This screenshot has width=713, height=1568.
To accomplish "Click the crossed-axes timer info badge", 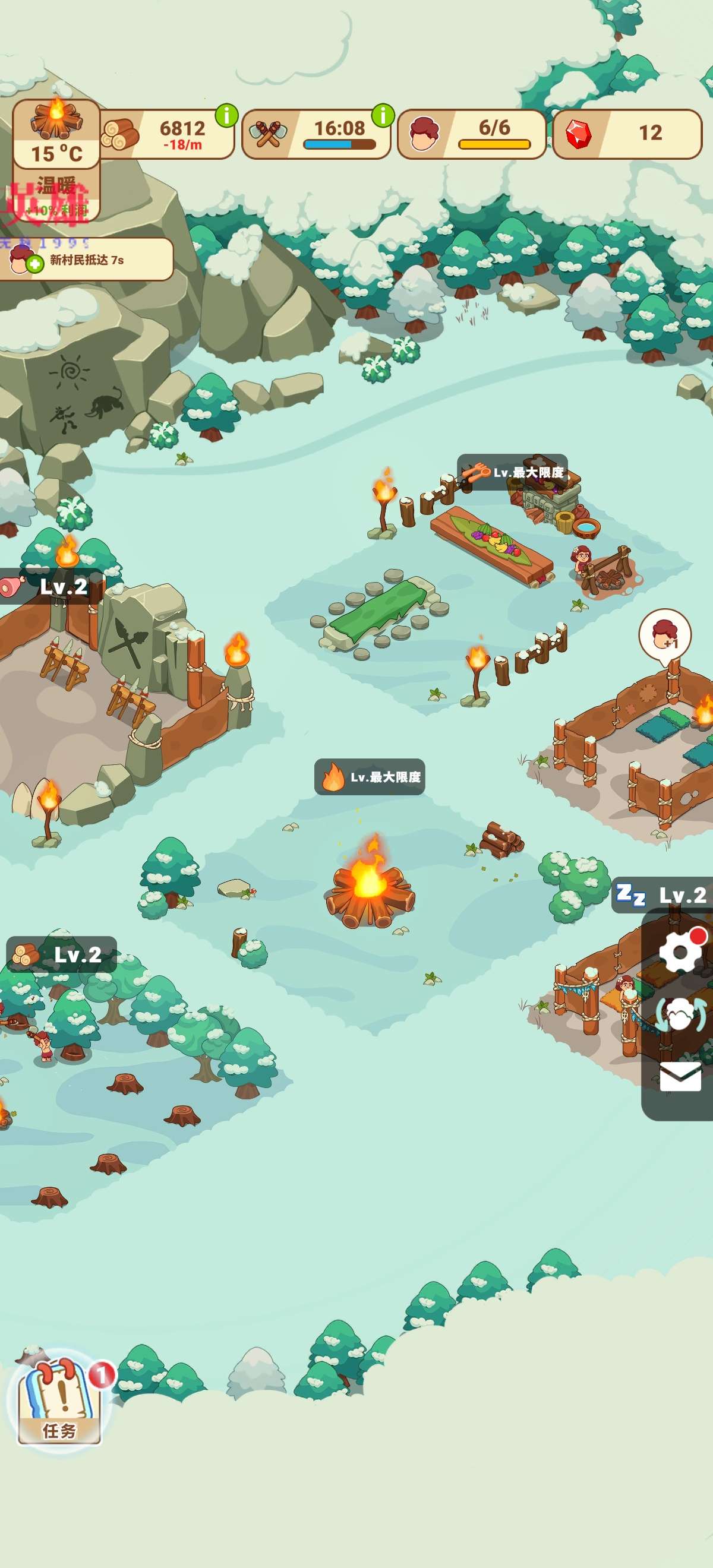I will pyautogui.click(x=383, y=115).
